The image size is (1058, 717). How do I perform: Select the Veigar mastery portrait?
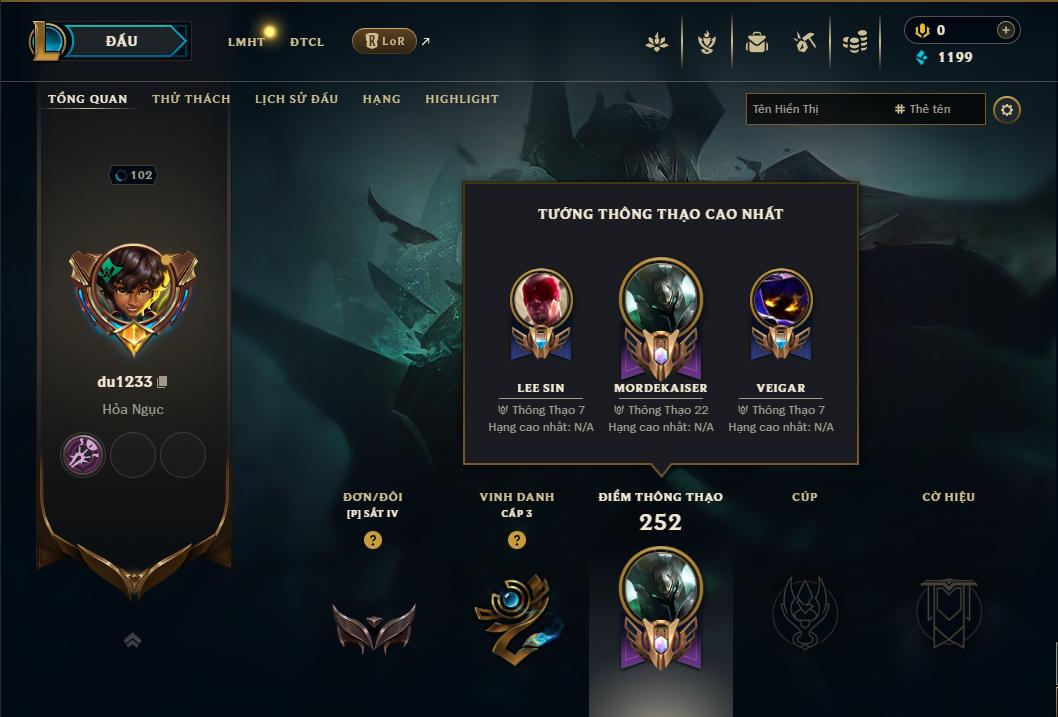pyautogui.click(x=781, y=300)
